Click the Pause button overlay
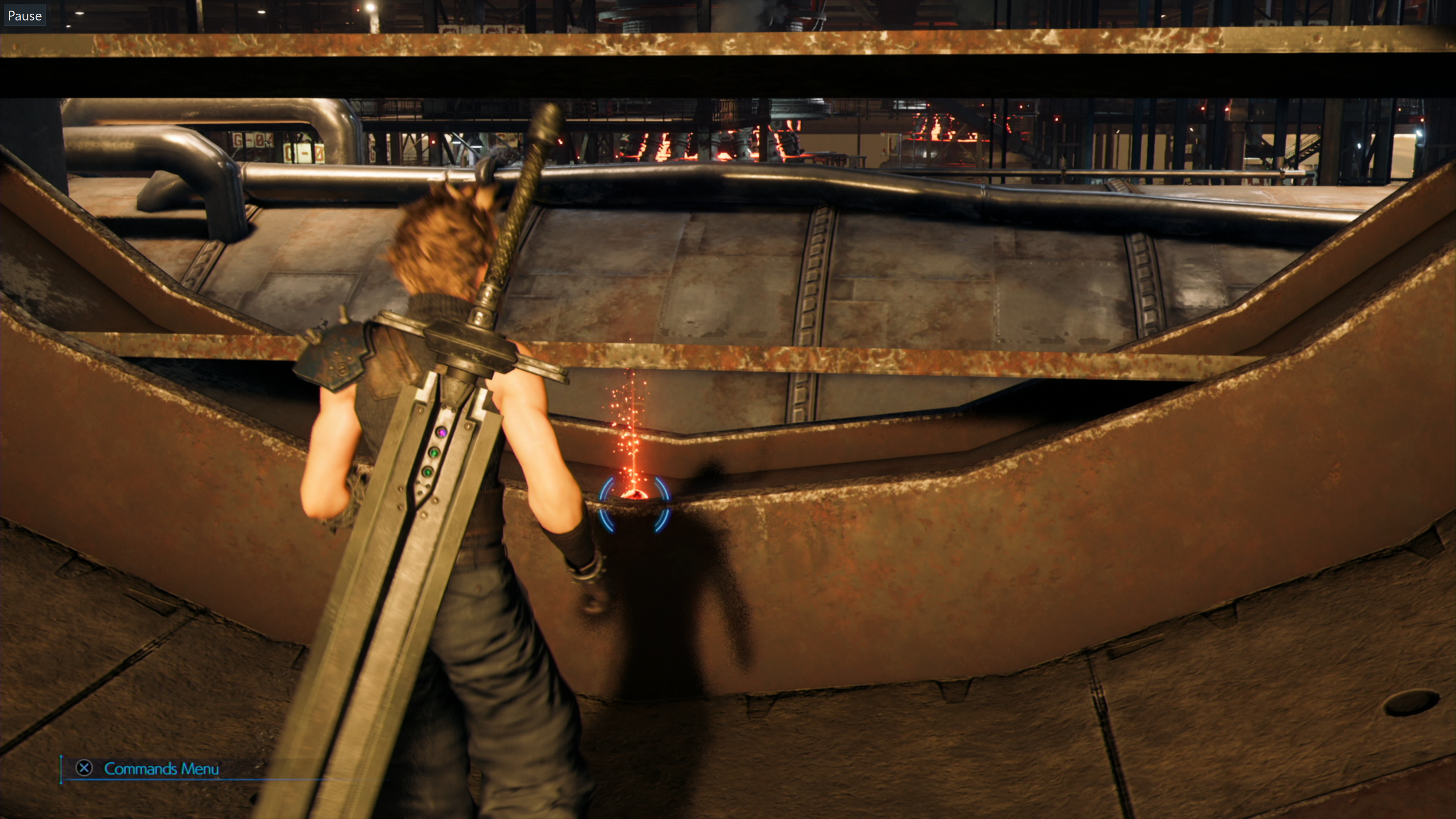1456x819 pixels. tap(24, 15)
